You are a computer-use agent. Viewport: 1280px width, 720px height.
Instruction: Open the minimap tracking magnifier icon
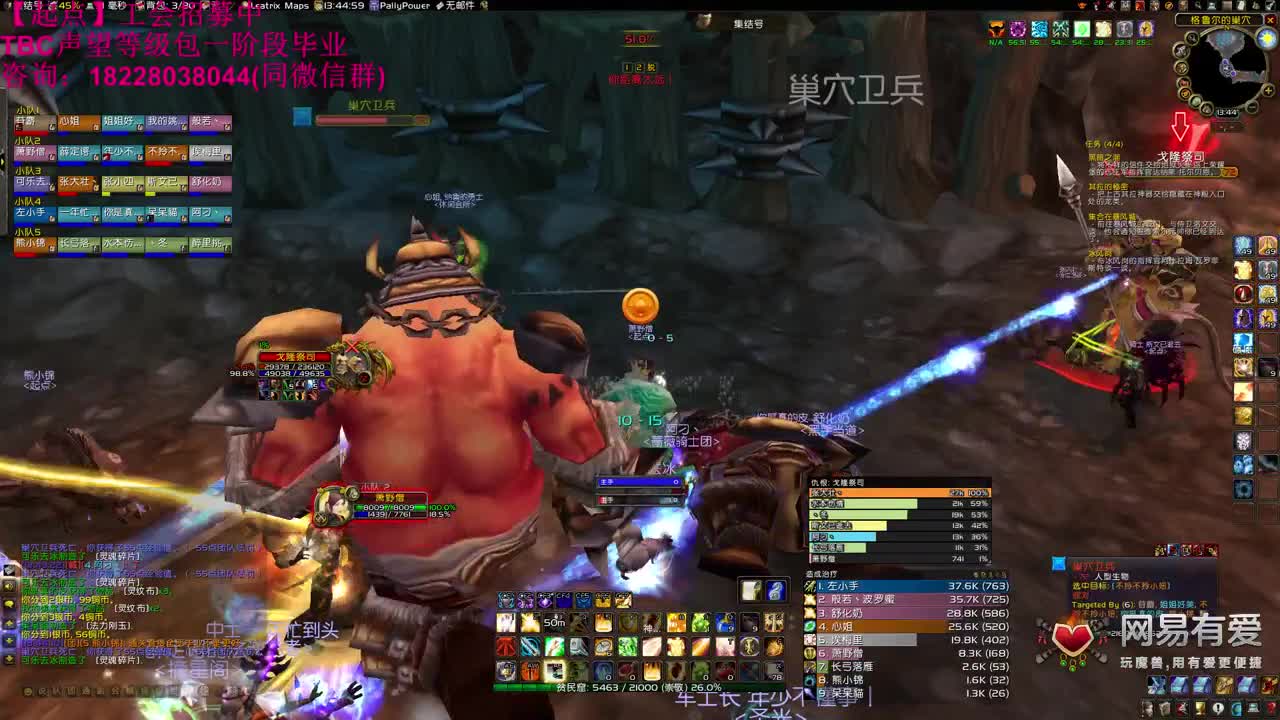(x=1192, y=38)
